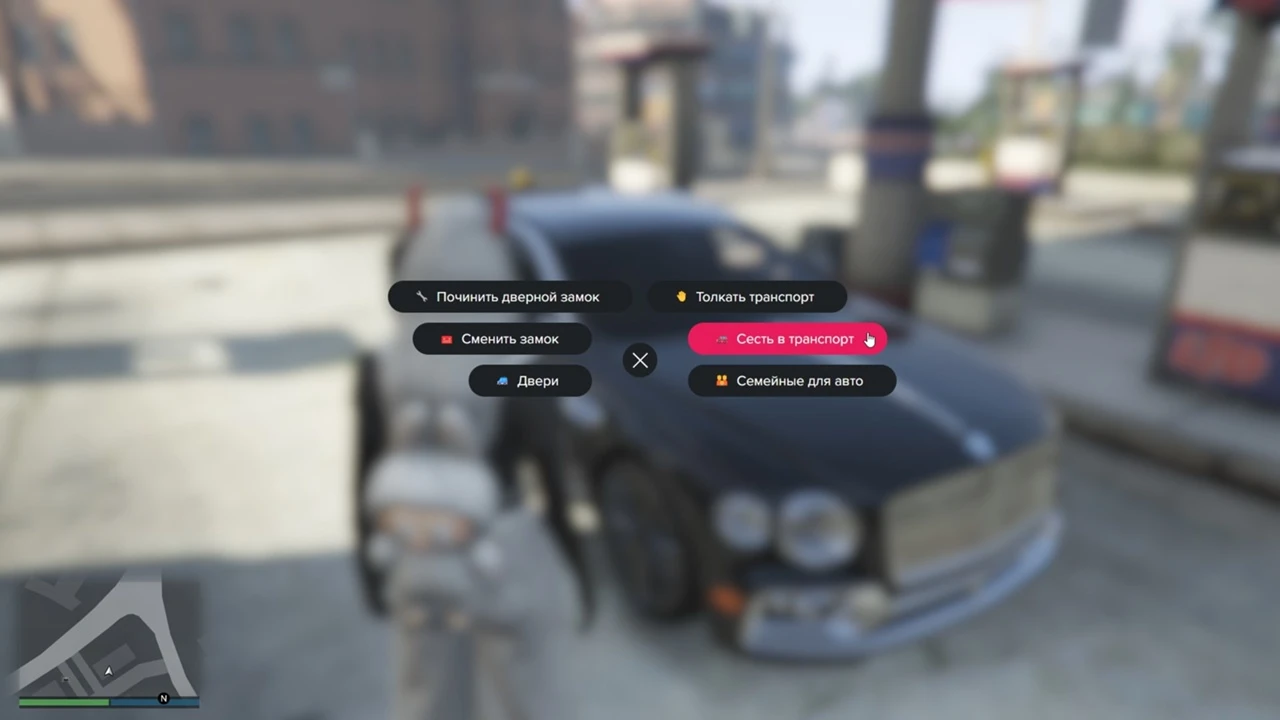Select "Семейные для авто" option
1280x720 pixels.
791,381
